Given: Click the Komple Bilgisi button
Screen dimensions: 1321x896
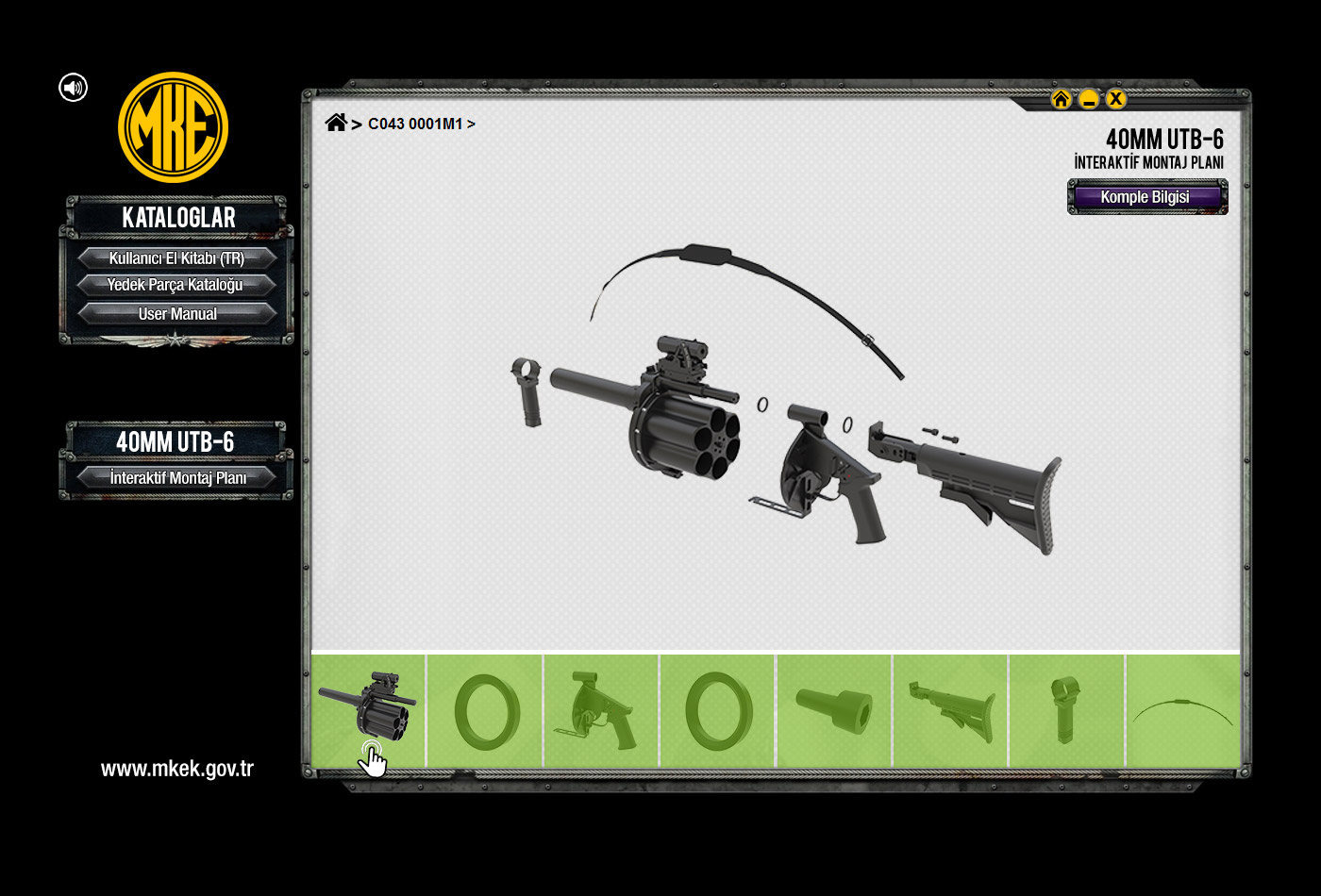Looking at the screenshot, I should tap(1146, 197).
